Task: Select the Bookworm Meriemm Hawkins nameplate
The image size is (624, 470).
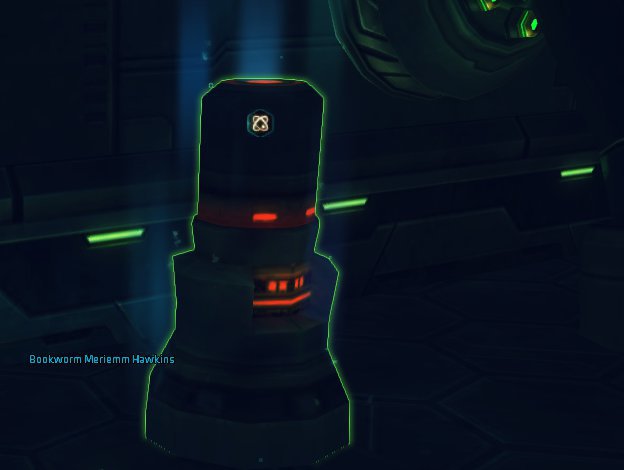Action: coord(102,359)
